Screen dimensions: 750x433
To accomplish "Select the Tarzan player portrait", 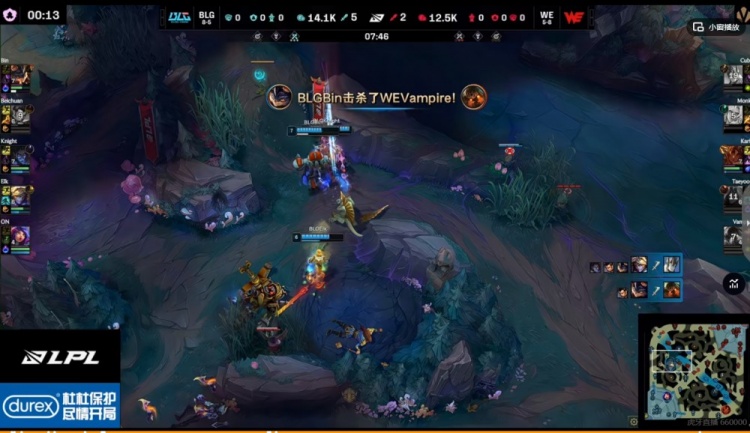I will (733, 197).
